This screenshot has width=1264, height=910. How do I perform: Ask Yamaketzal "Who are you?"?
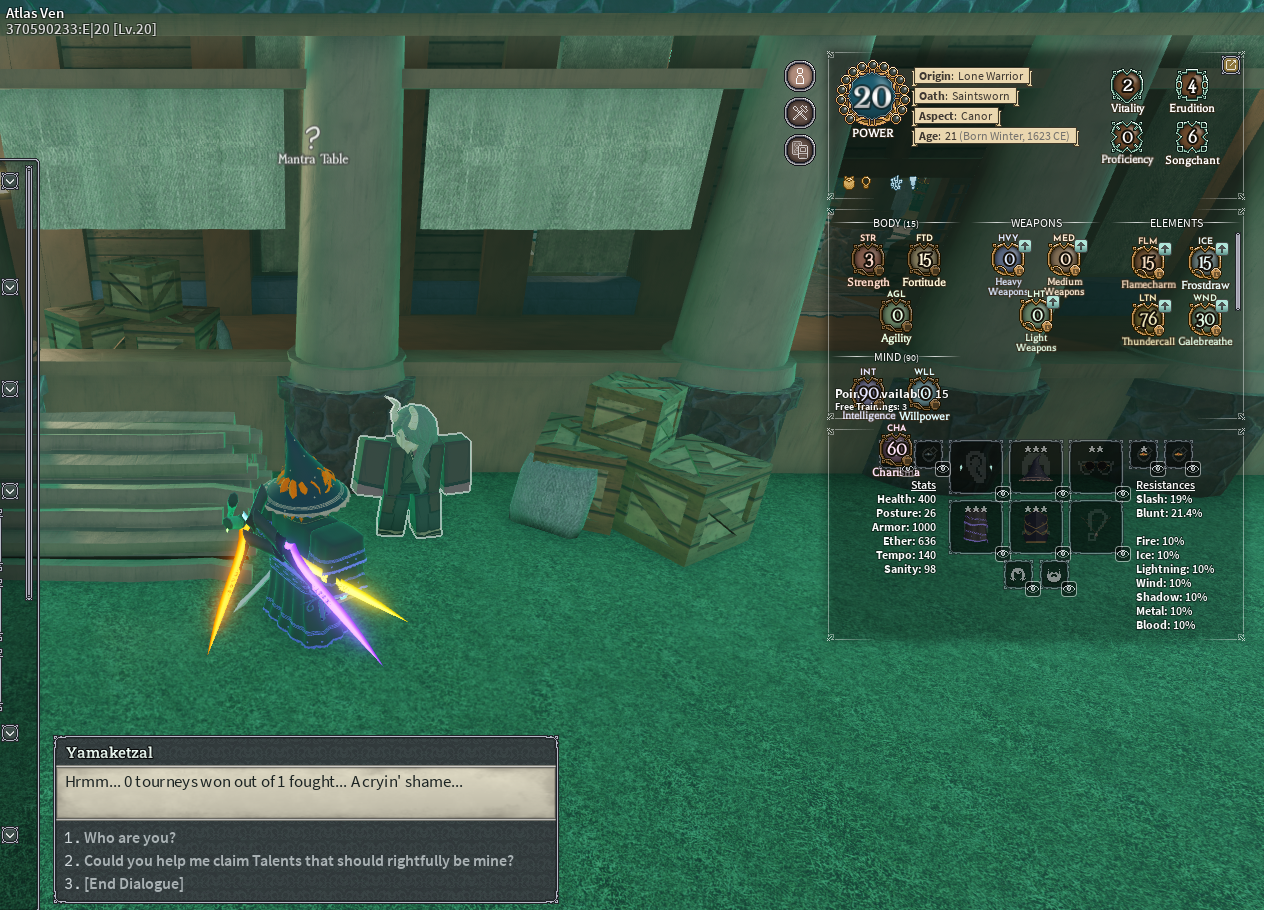pos(129,838)
